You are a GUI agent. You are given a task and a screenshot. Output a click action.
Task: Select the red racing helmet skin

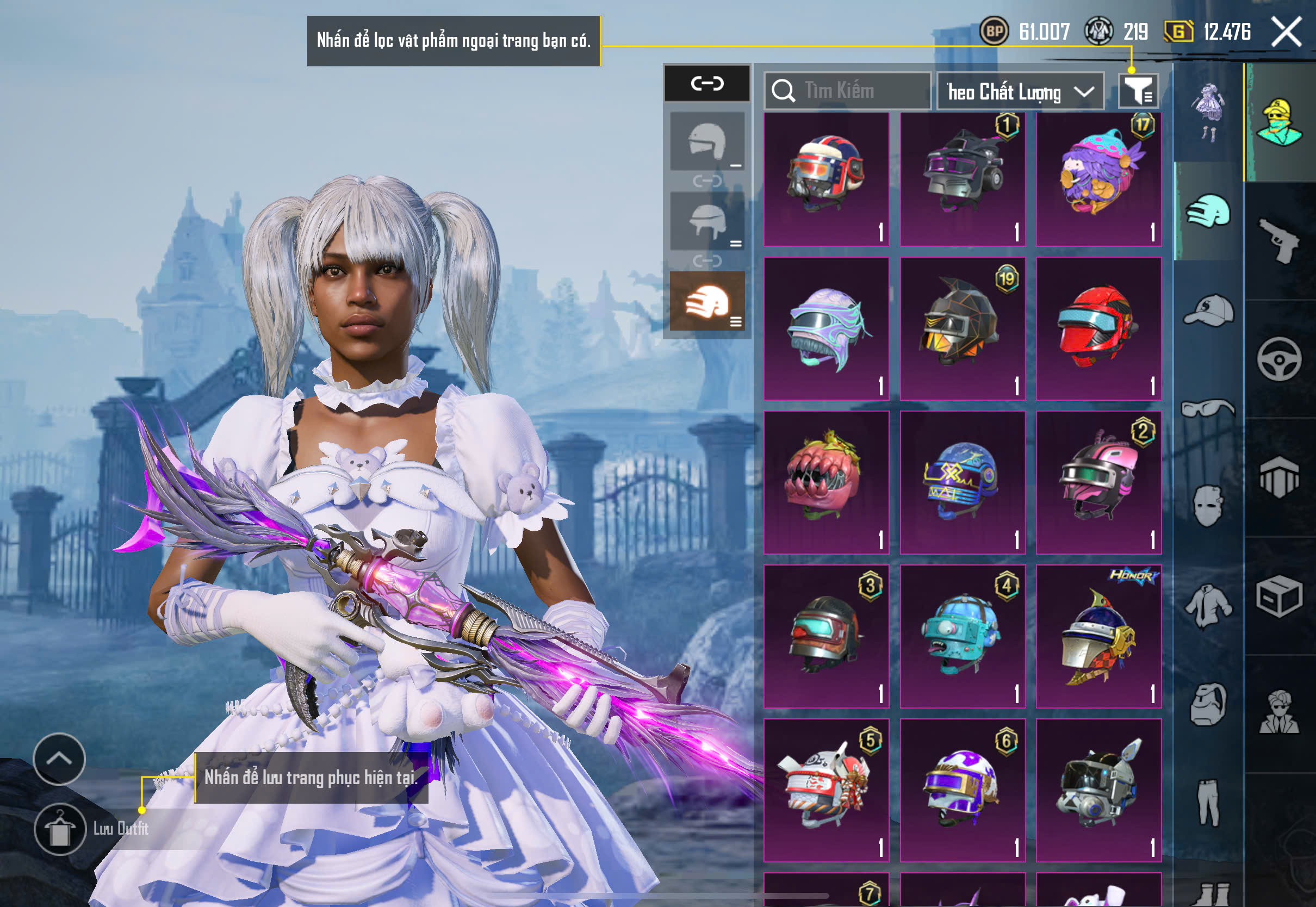[x=1098, y=328]
